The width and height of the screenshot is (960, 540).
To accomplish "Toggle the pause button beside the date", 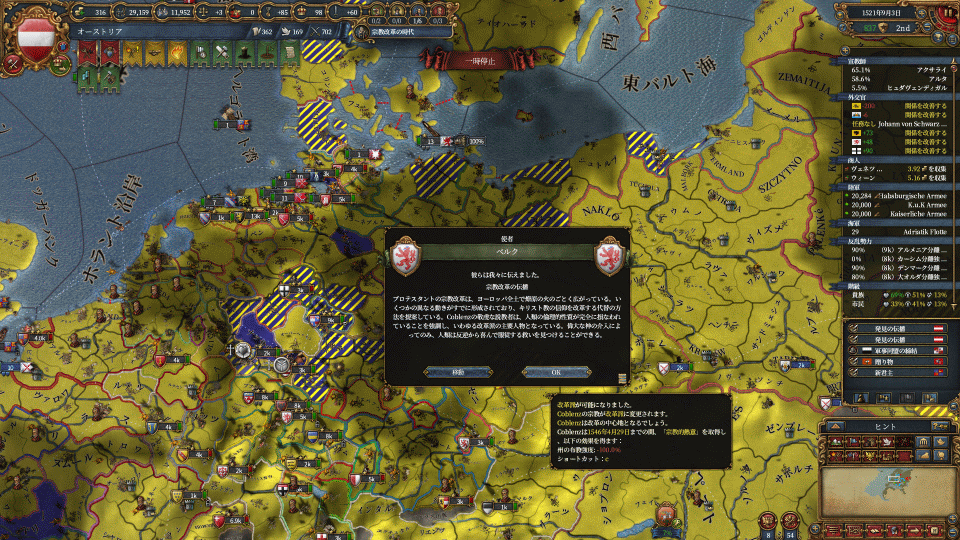I will coord(945,14).
